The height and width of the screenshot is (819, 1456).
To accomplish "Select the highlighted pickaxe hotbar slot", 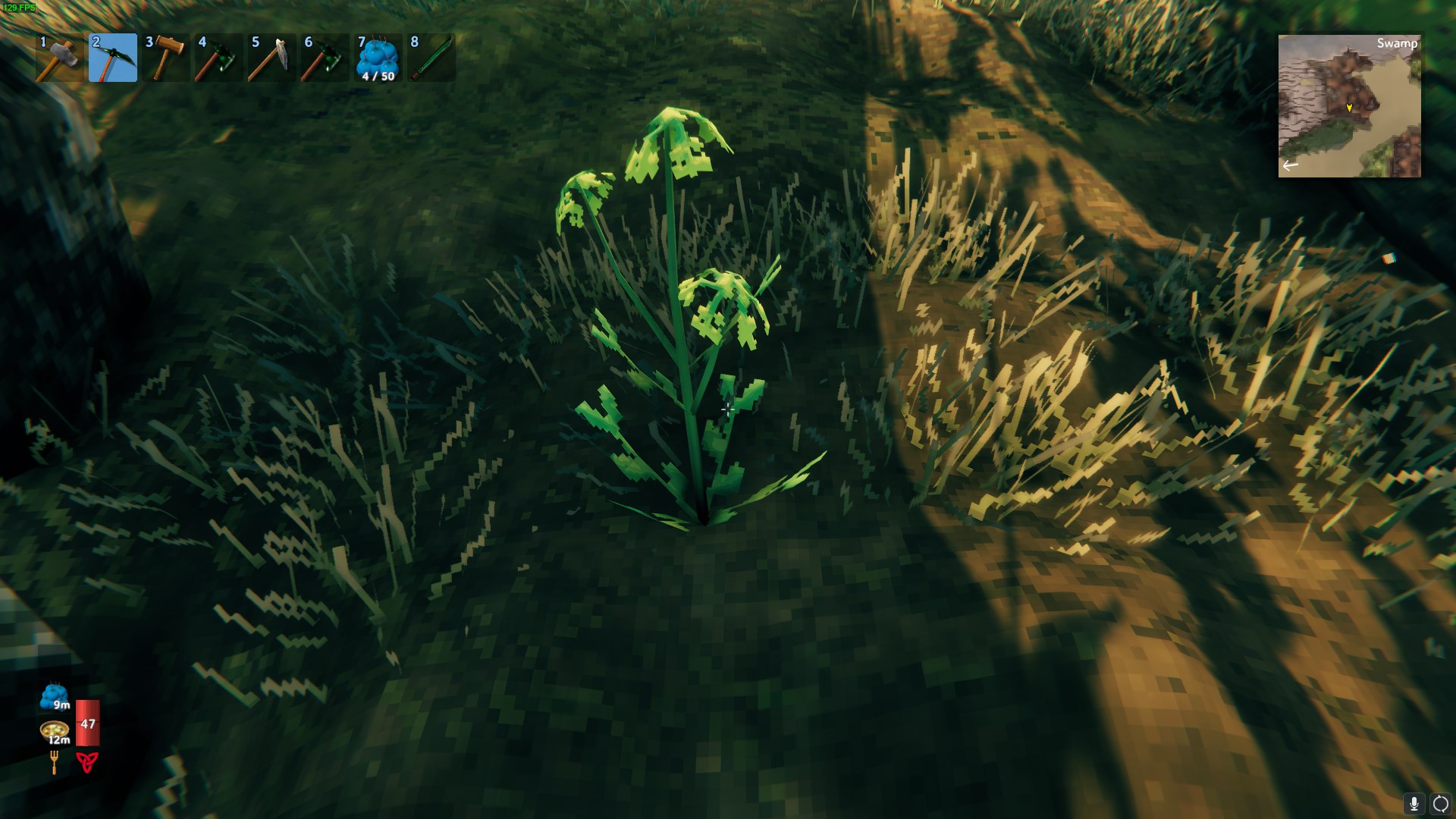I will coord(113,58).
